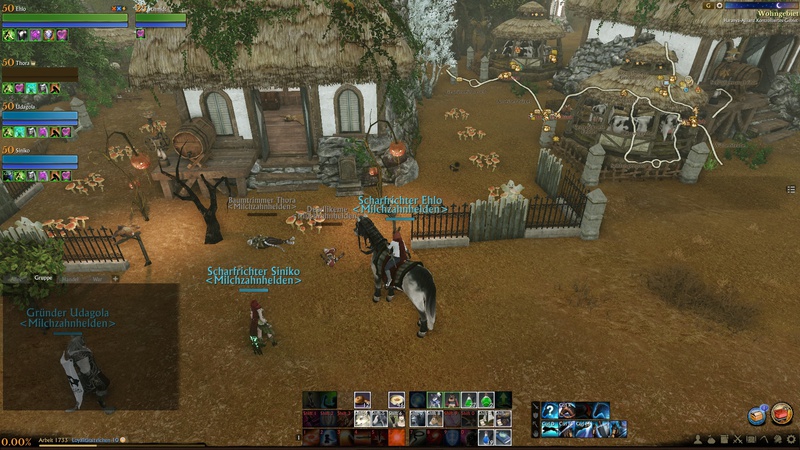Open the settings gear icon
This screenshot has width=800, height=450.
tap(788, 440)
